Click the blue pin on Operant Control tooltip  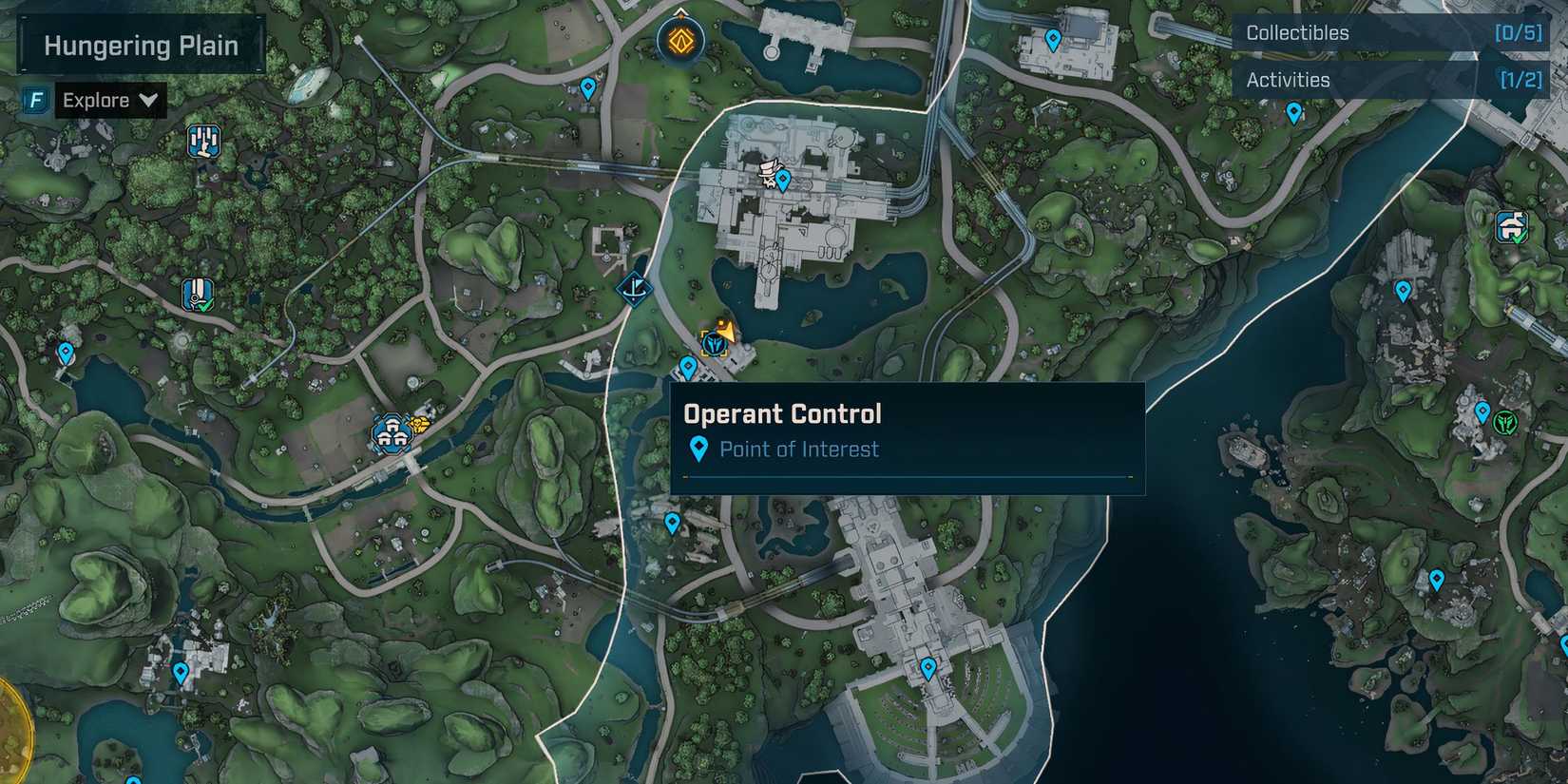(700, 449)
